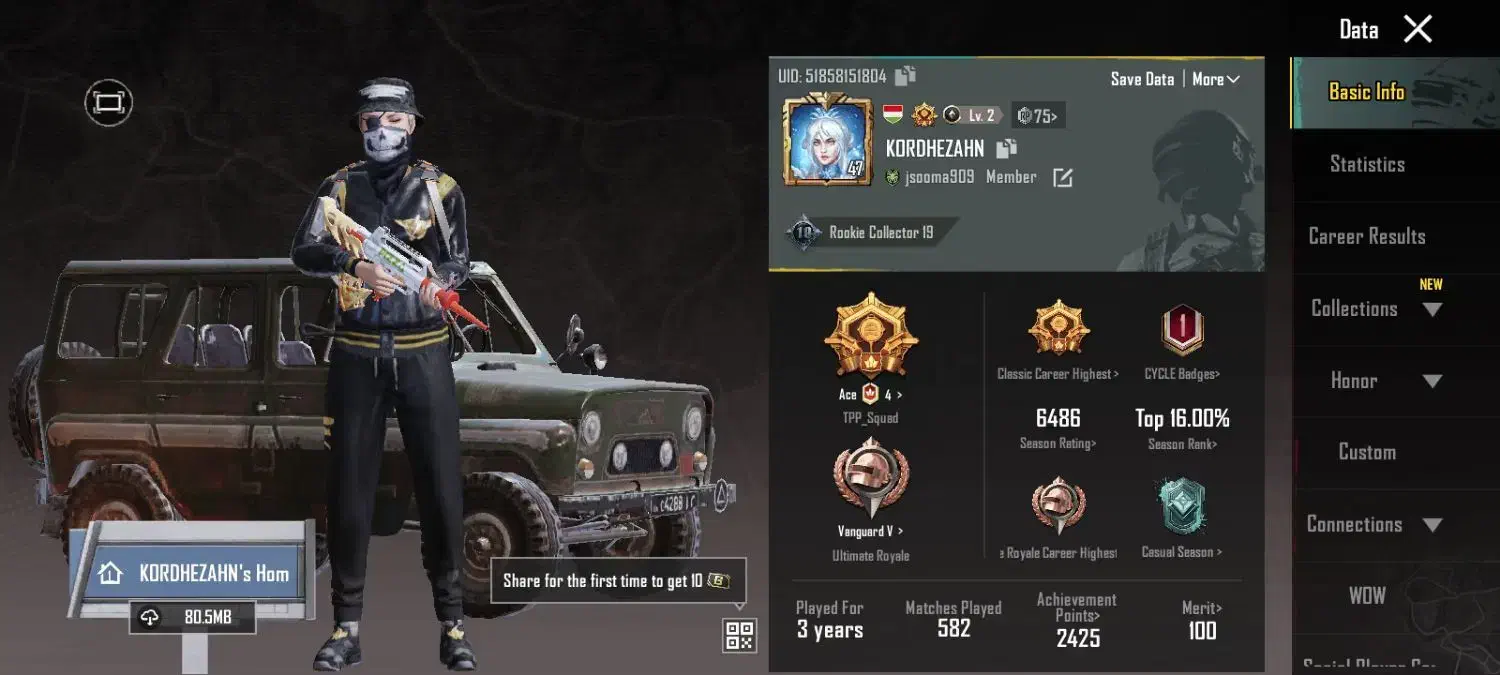Click the Save Data button
Screen dimensions: 1500x675
click(x=1142, y=79)
